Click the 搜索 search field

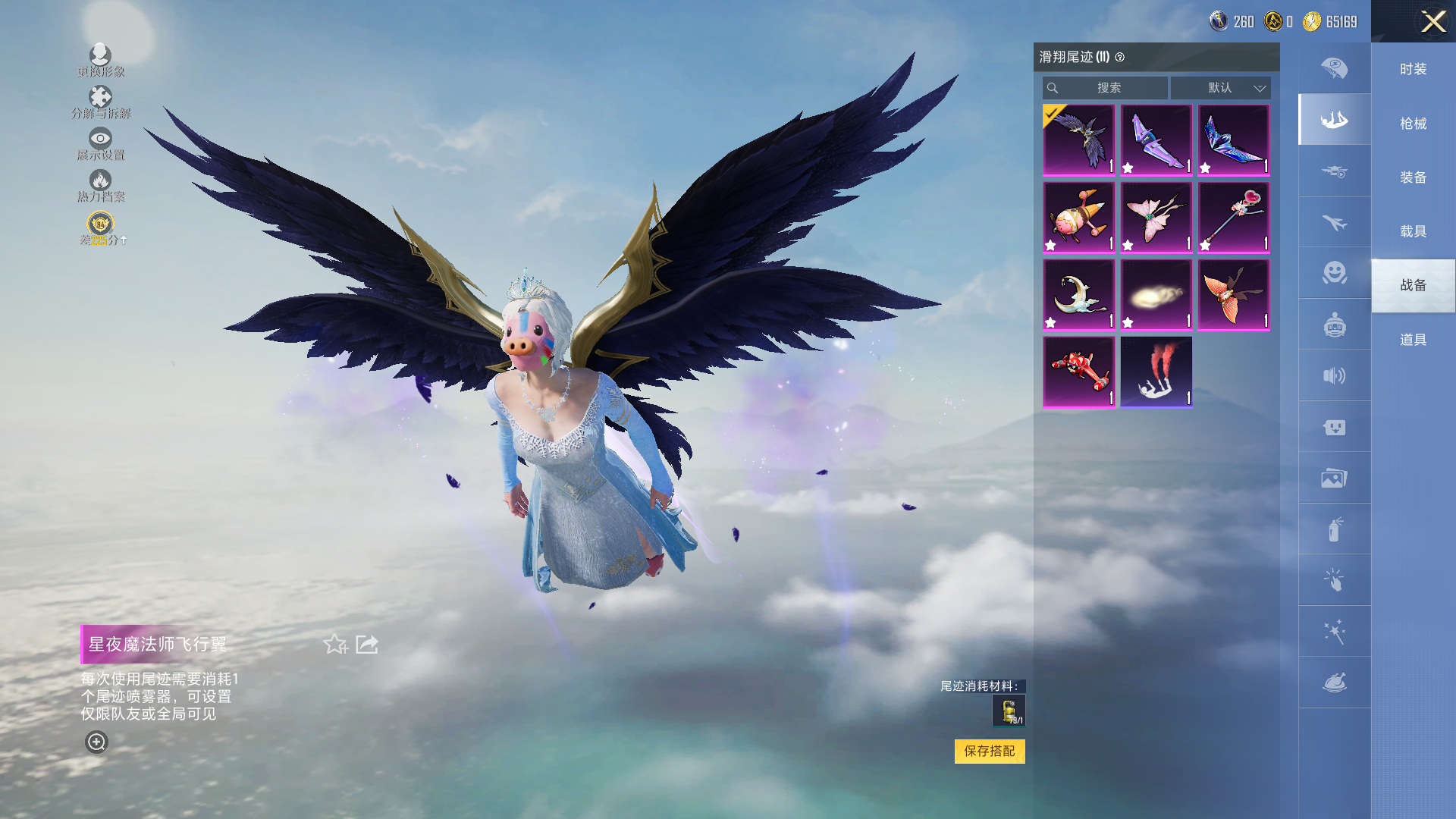click(1106, 88)
